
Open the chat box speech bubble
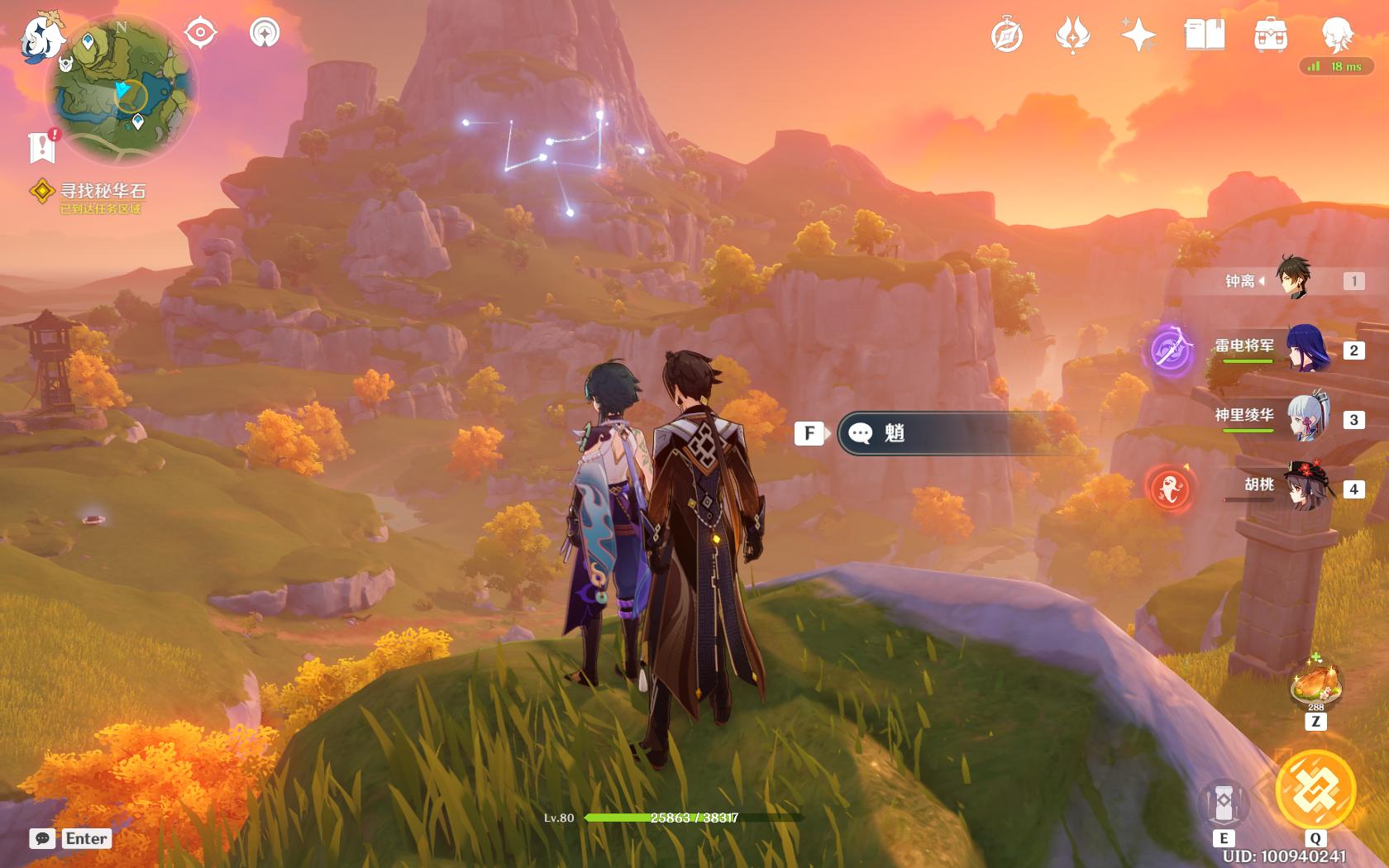point(42,838)
